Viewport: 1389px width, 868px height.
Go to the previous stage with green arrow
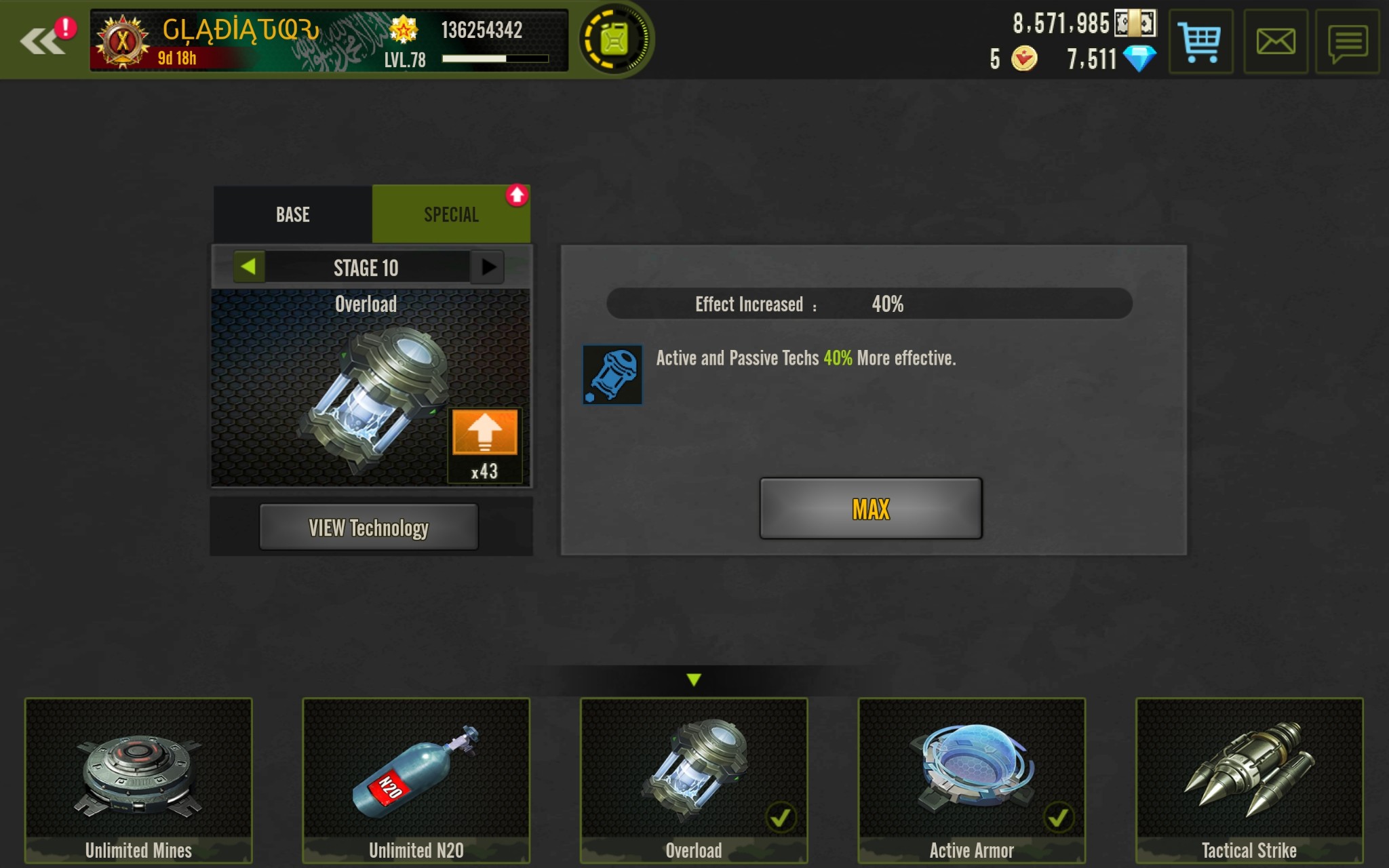pyautogui.click(x=248, y=267)
